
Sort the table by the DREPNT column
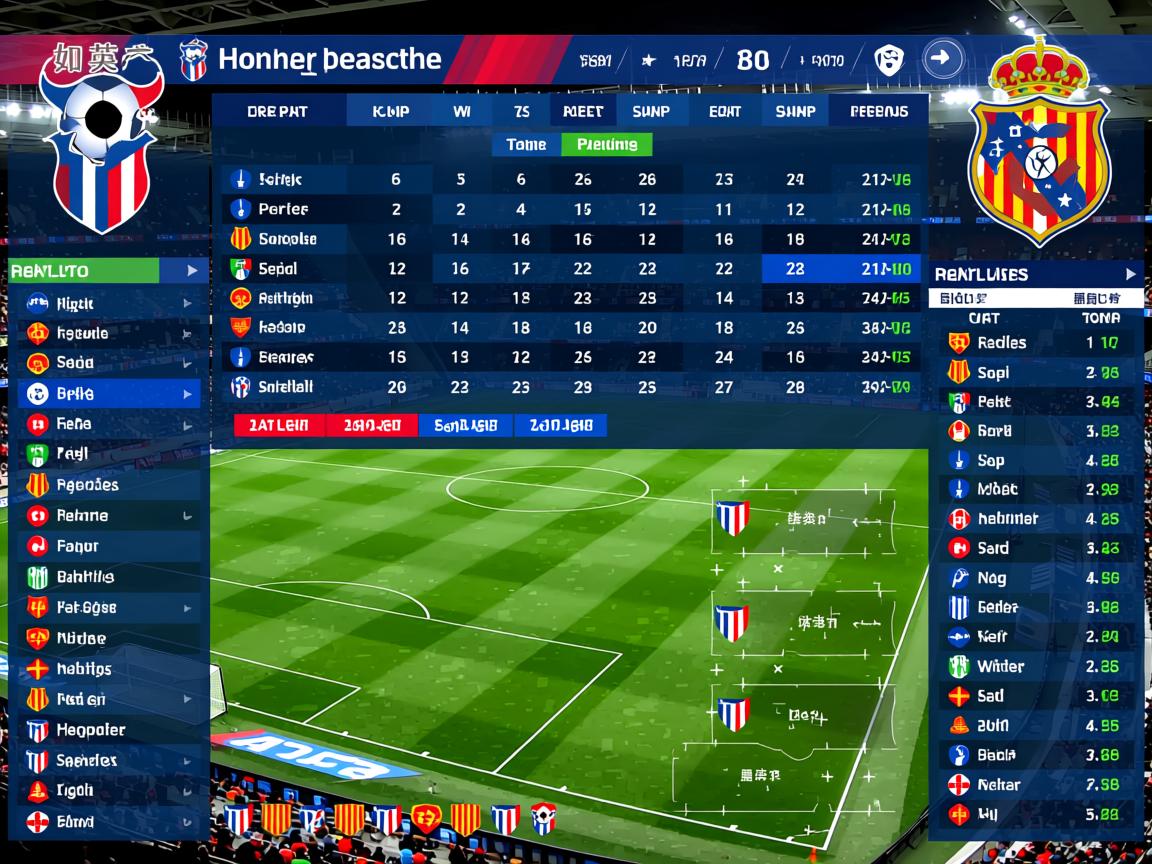[x=278, y=112]
